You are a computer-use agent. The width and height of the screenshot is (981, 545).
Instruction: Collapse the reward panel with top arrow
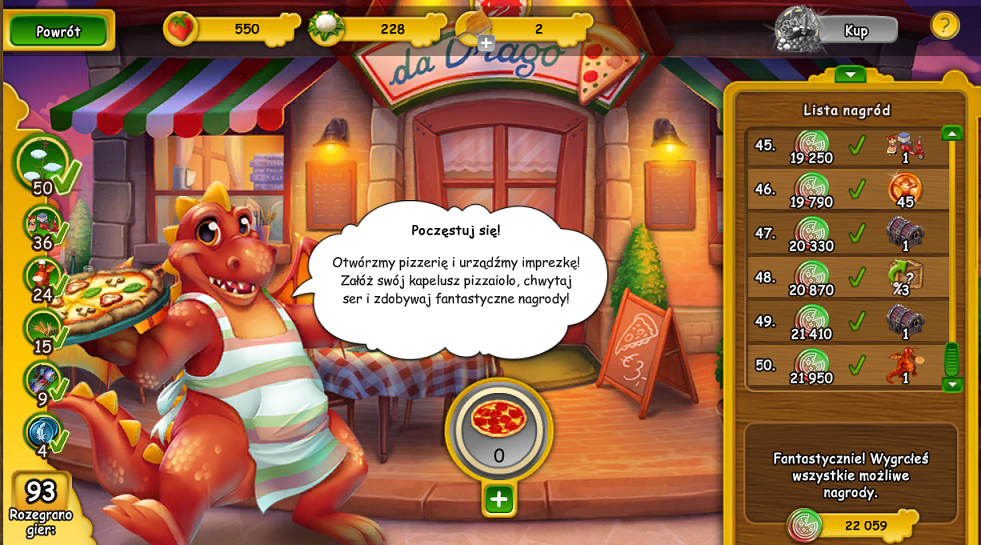click(x=850, y=75)
